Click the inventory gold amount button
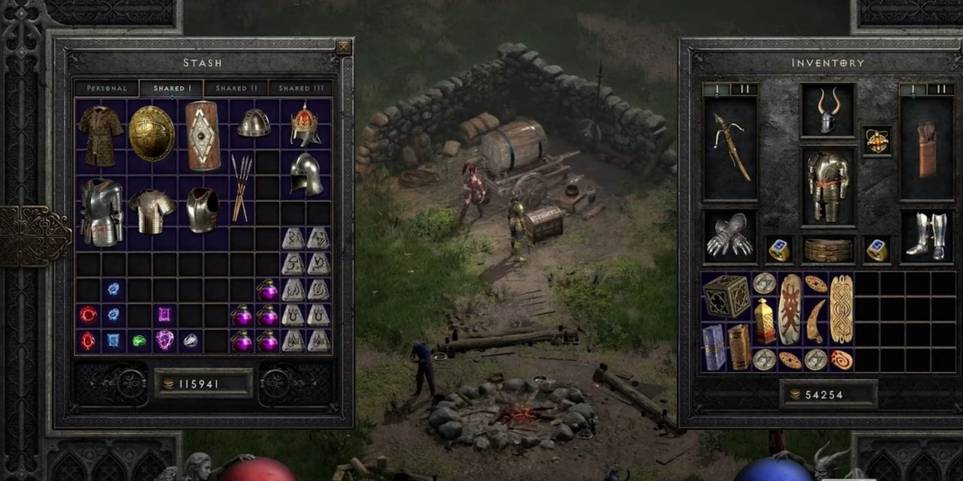The height and width of the screenshot is (481, 963). pyautogui.click(x=828, y=395)
